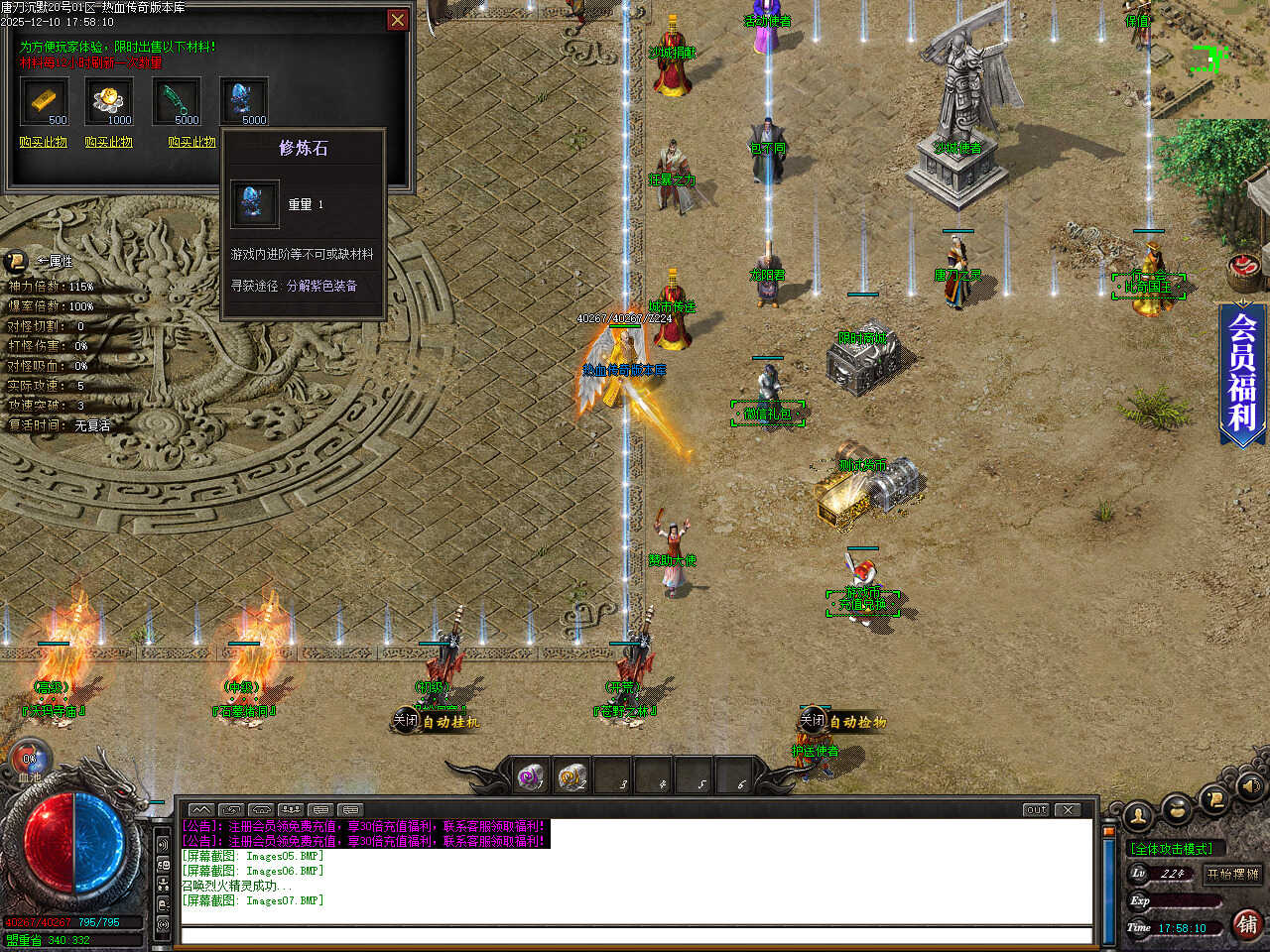Viewport: 1270px width, 952px height.
Task: Close the material shop window
Action: [x=397, y=20]
